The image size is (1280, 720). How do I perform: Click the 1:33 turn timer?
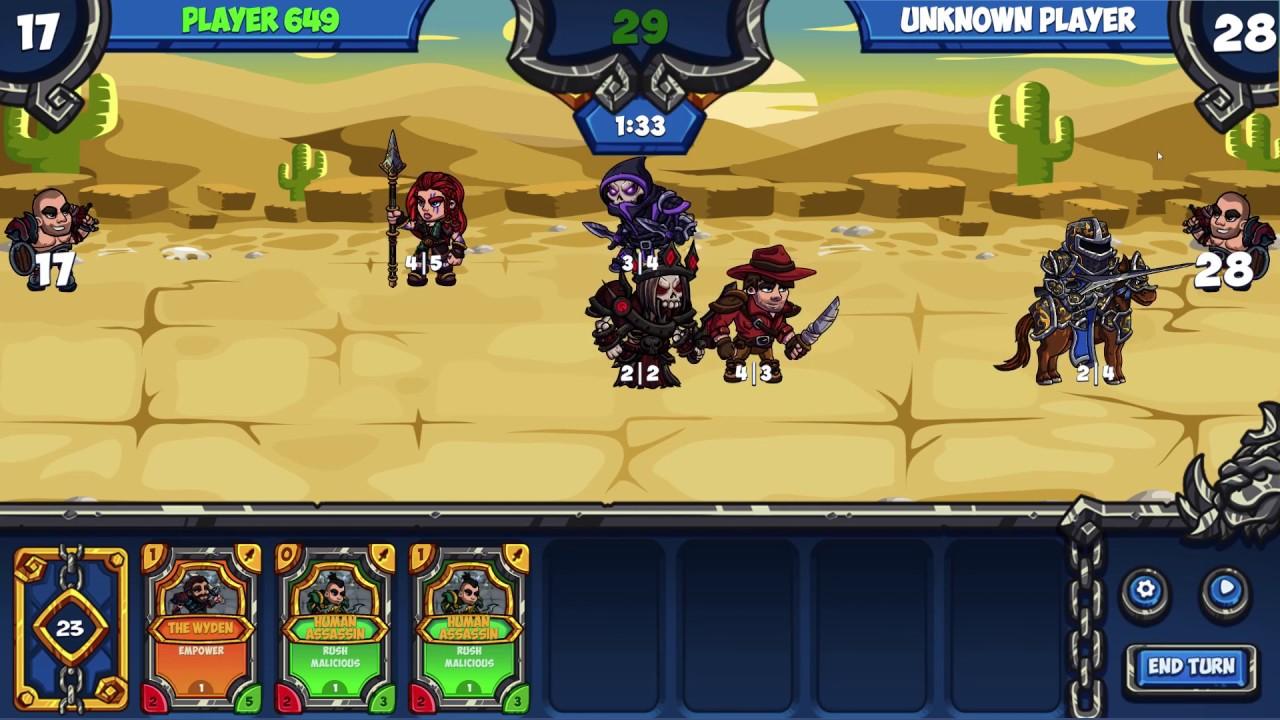coord(639,127)
